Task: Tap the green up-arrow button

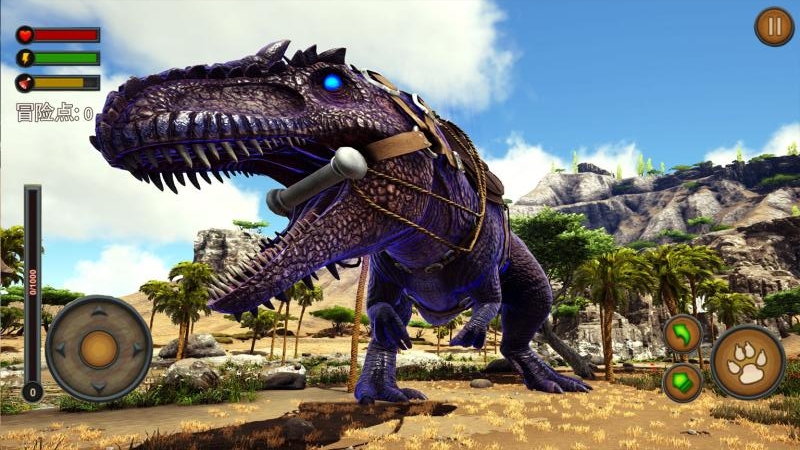Action: click(683, 382)
